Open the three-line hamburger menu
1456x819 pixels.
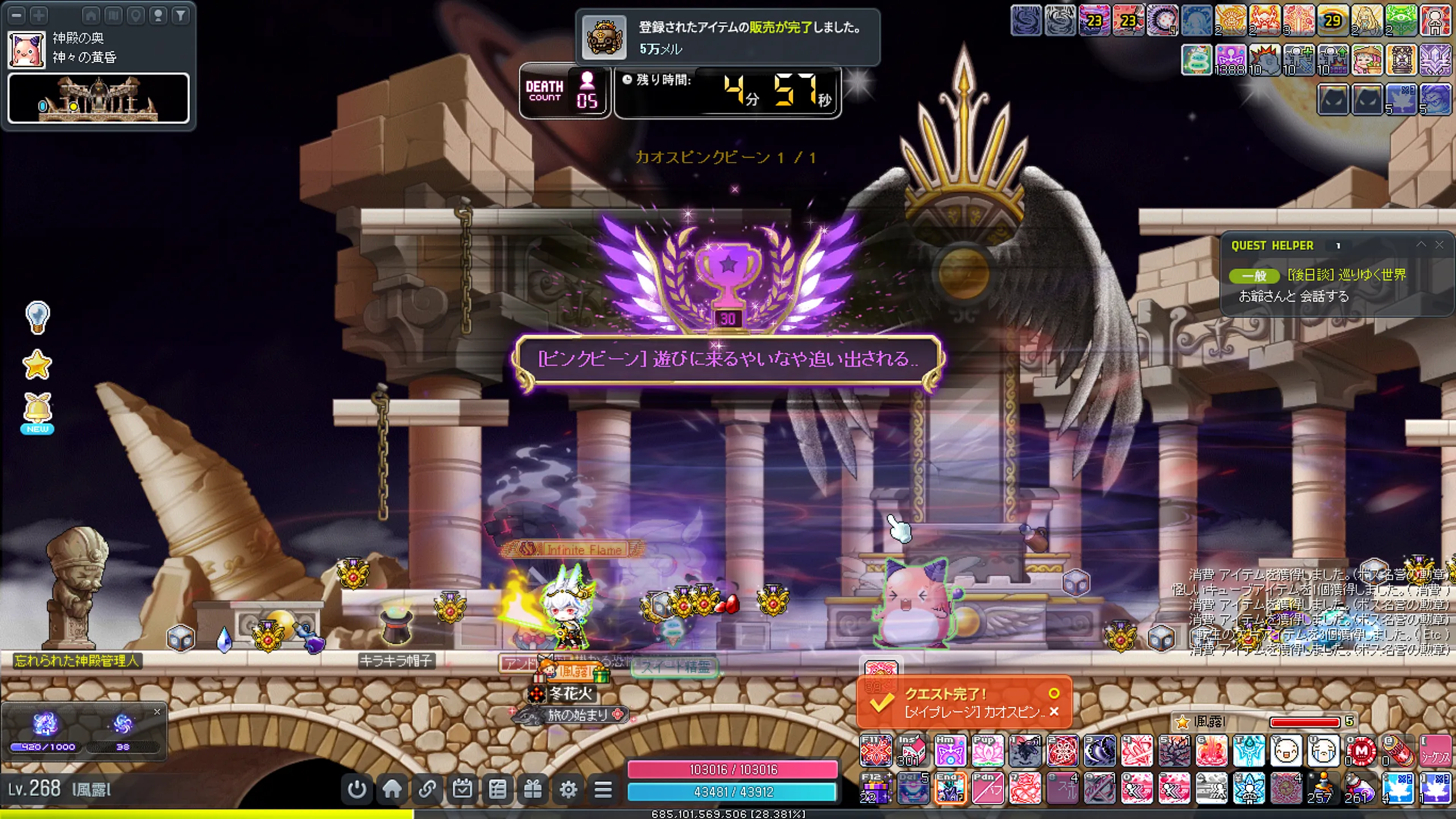tap(603, 789)
